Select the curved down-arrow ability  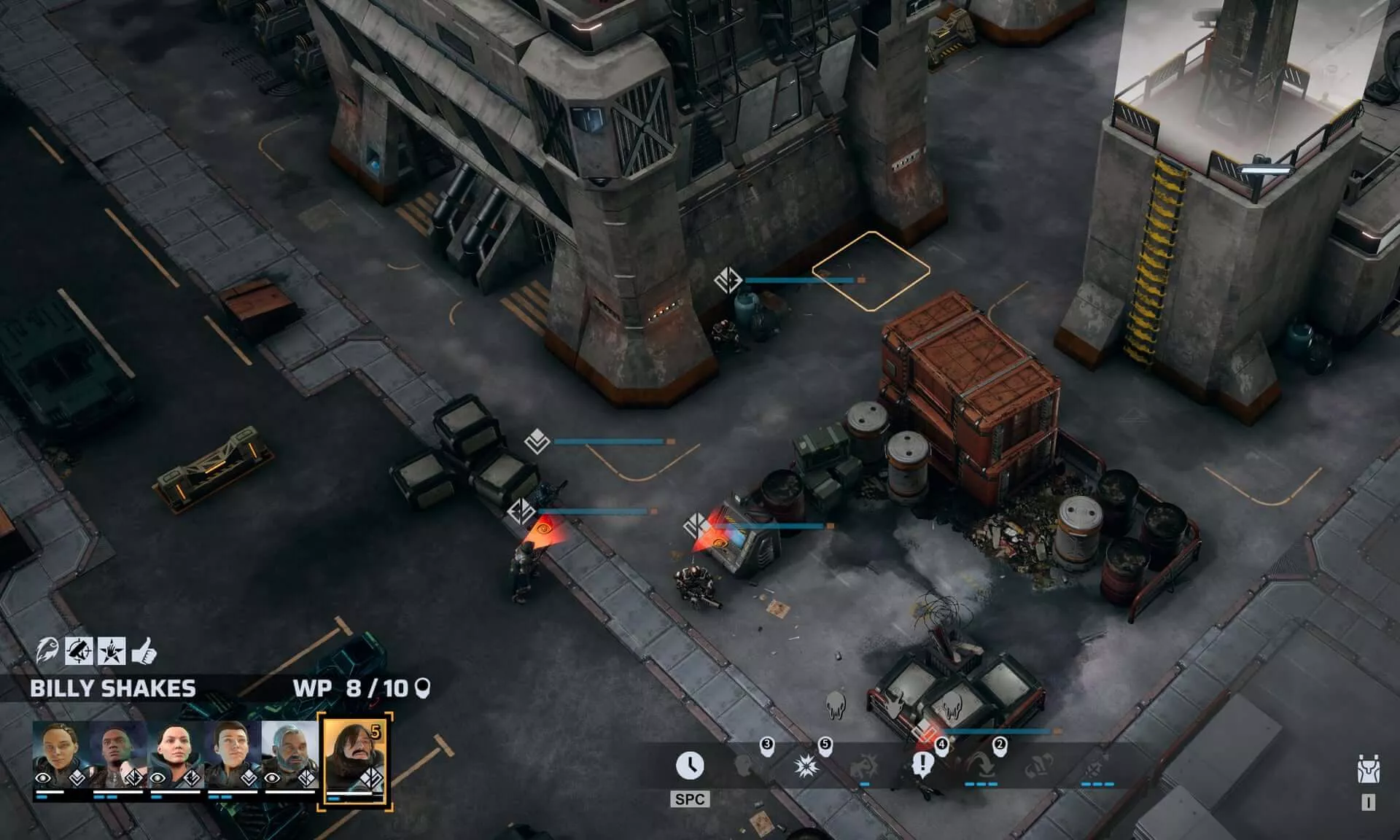pyautogui.click(x=981, y=766)
